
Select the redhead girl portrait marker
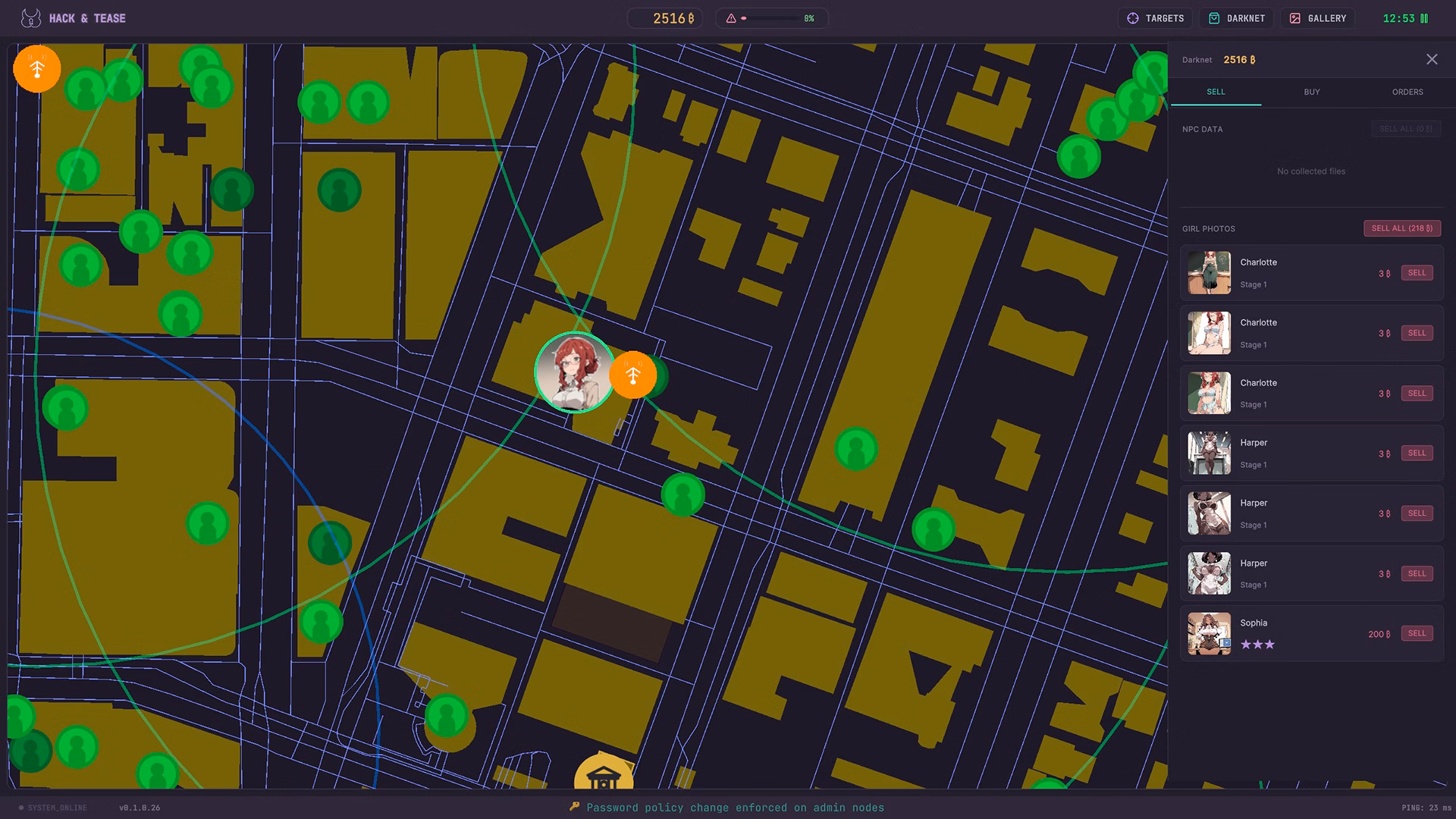(x=574, y=372)
